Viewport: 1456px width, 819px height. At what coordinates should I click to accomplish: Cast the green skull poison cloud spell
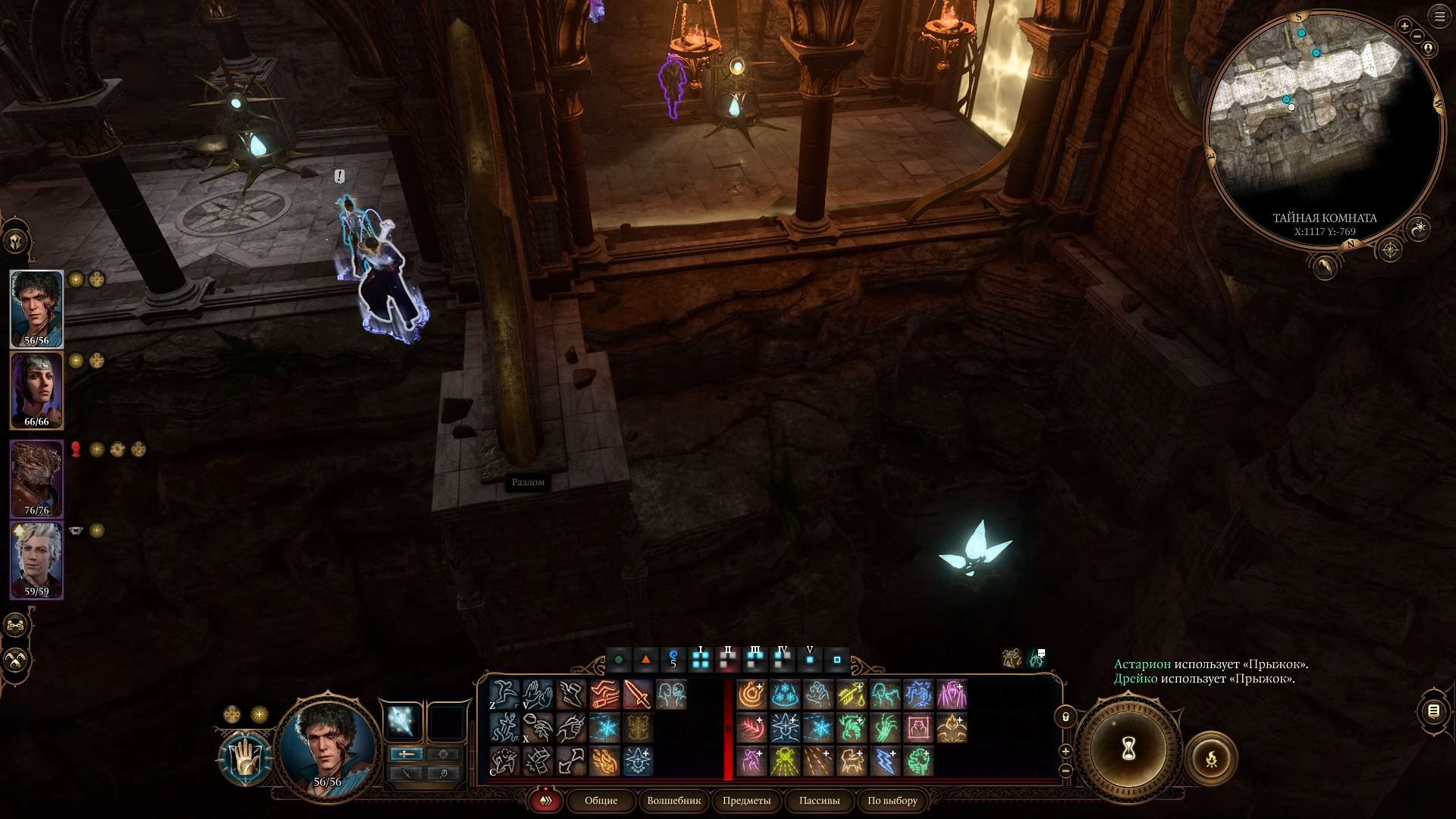click(x=785, y=761)
